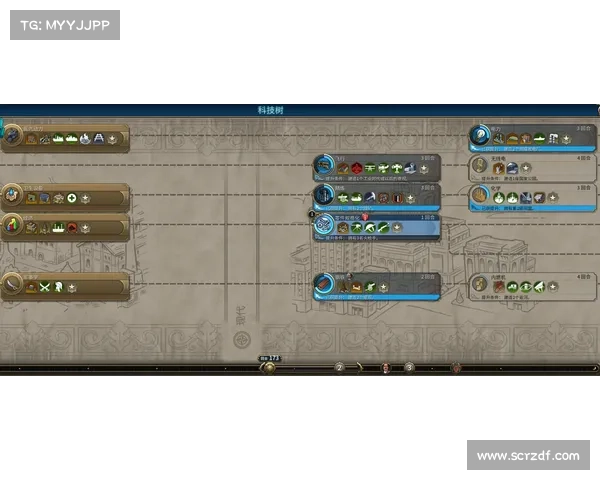The image size is (600, 480).
Task: Select the Electricity (电力) technology node
Action: coord(532,135)
